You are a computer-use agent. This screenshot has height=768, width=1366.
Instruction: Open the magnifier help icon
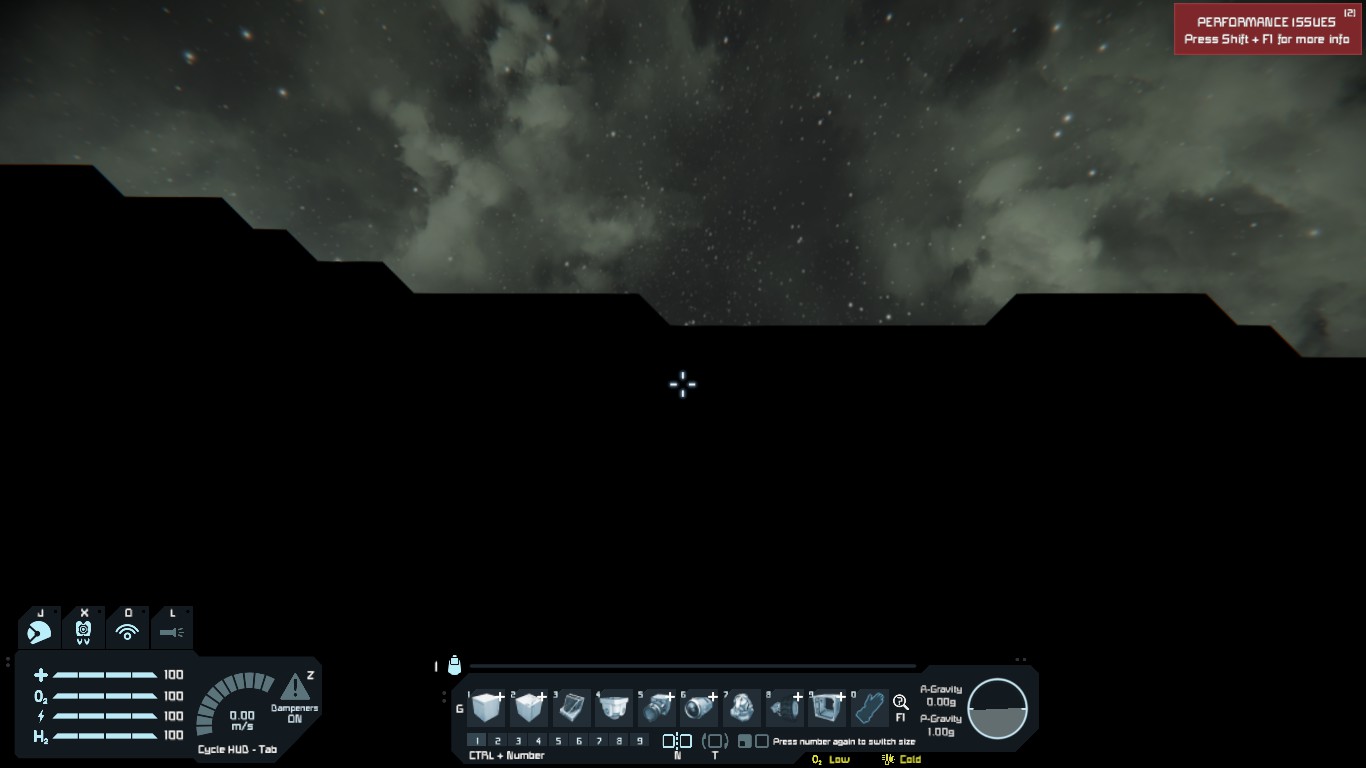900,702
